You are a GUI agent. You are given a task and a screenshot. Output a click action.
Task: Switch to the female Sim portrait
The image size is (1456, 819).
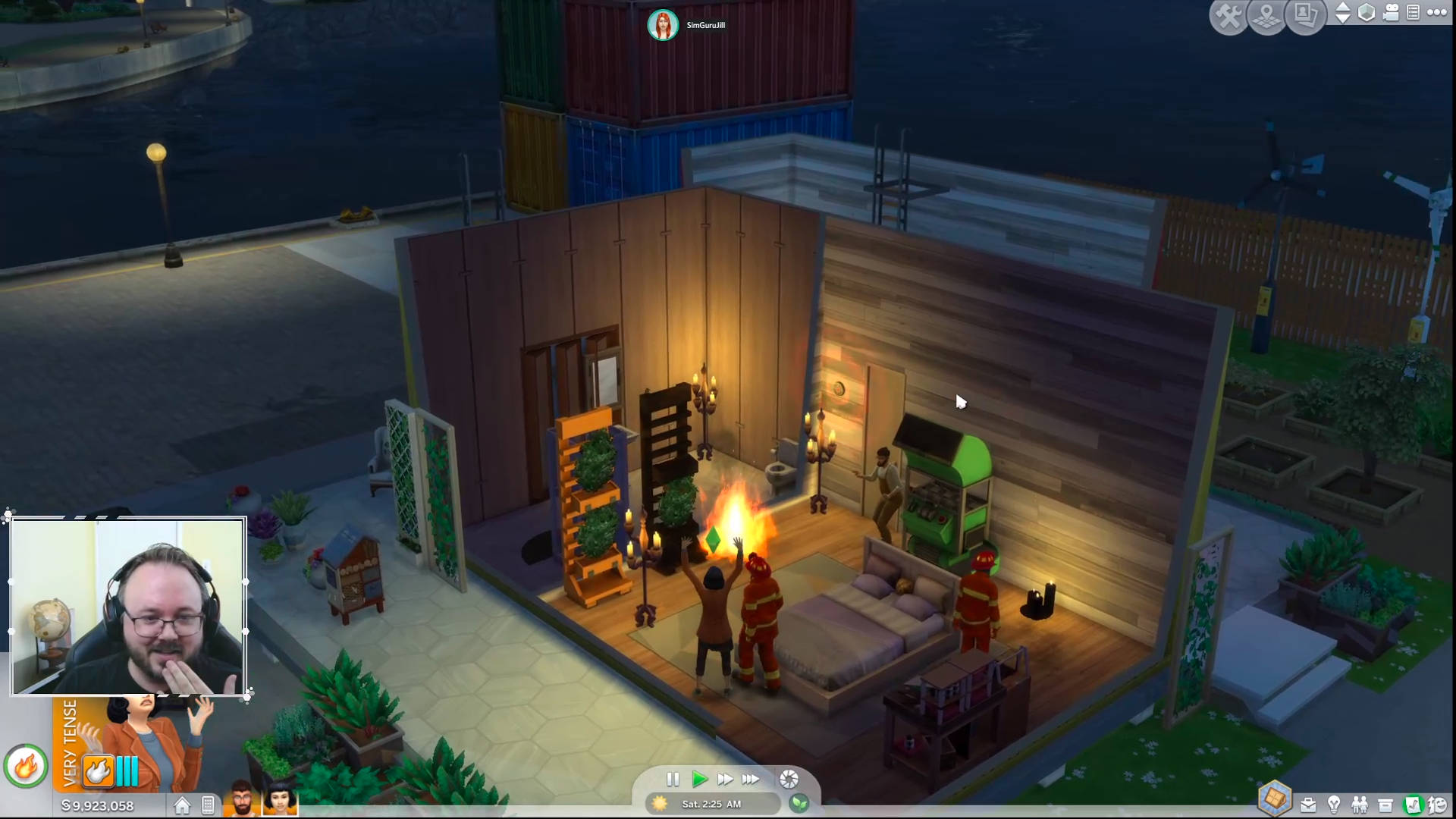(279, 804)
